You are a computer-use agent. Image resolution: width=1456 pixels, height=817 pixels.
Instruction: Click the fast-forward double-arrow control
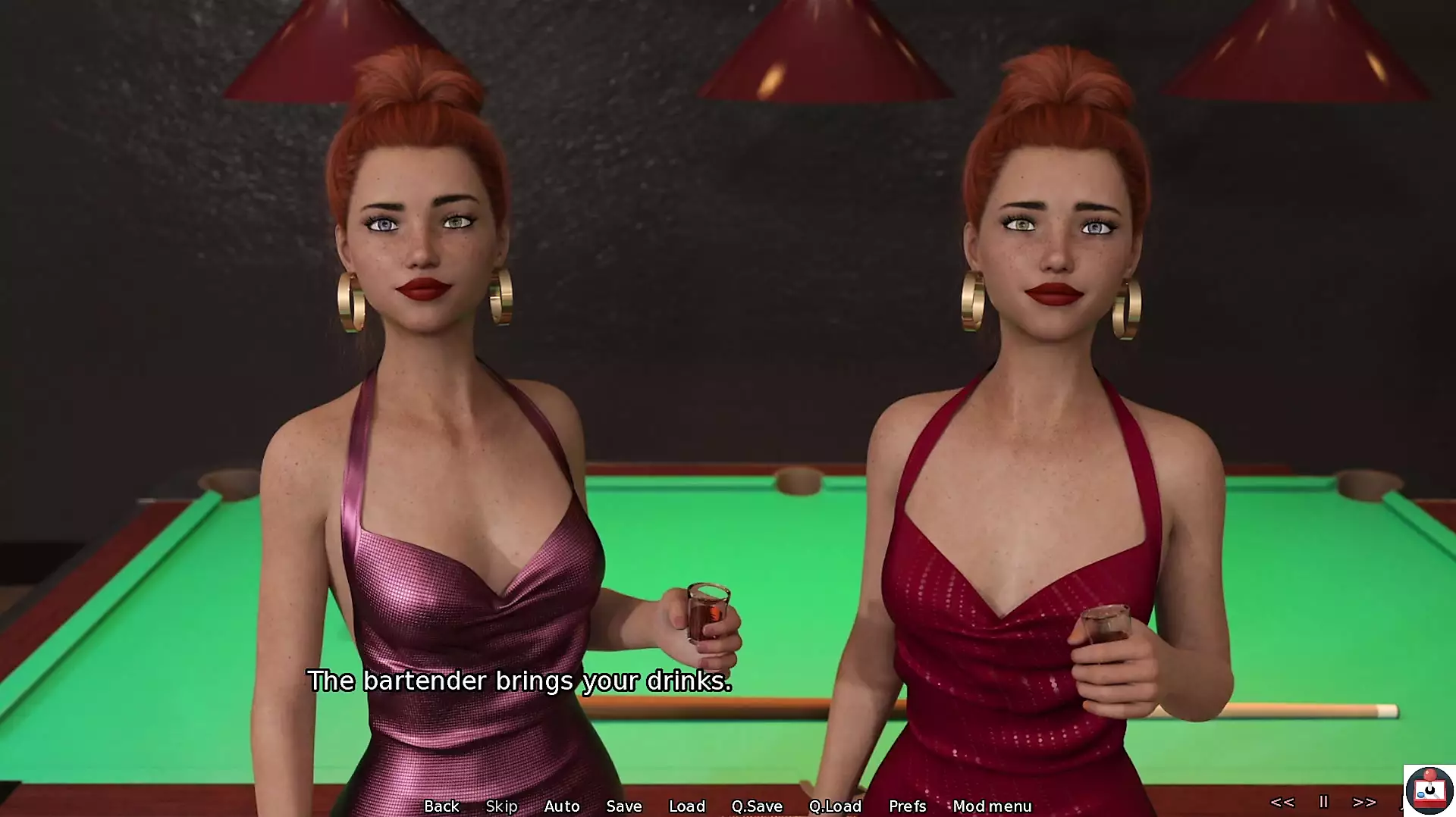[x=1364, y=802]
